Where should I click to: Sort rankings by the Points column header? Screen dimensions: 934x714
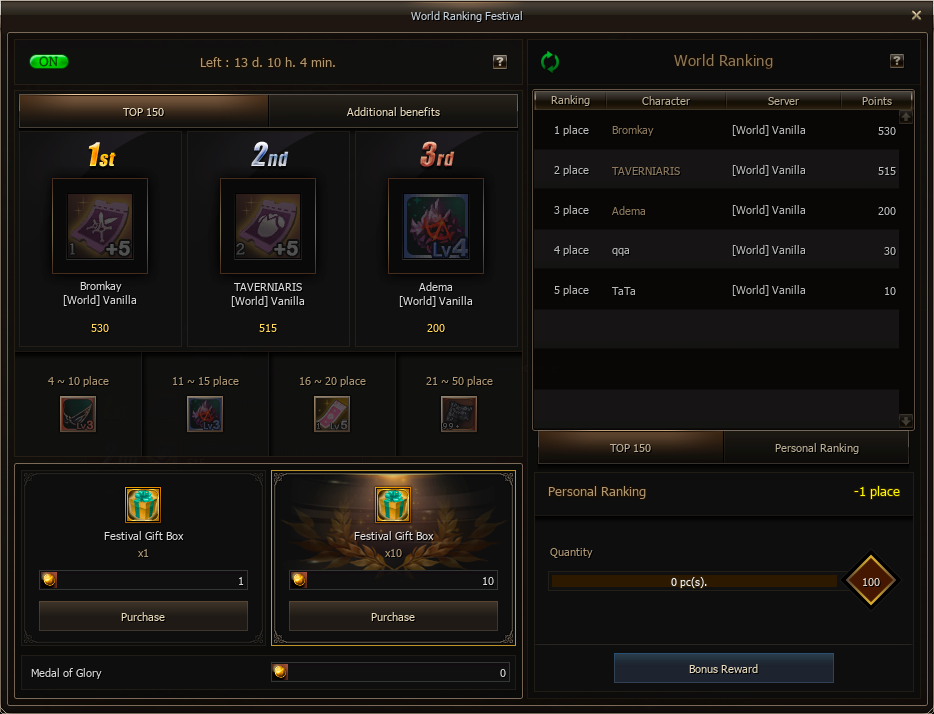(x=876, y=100)
